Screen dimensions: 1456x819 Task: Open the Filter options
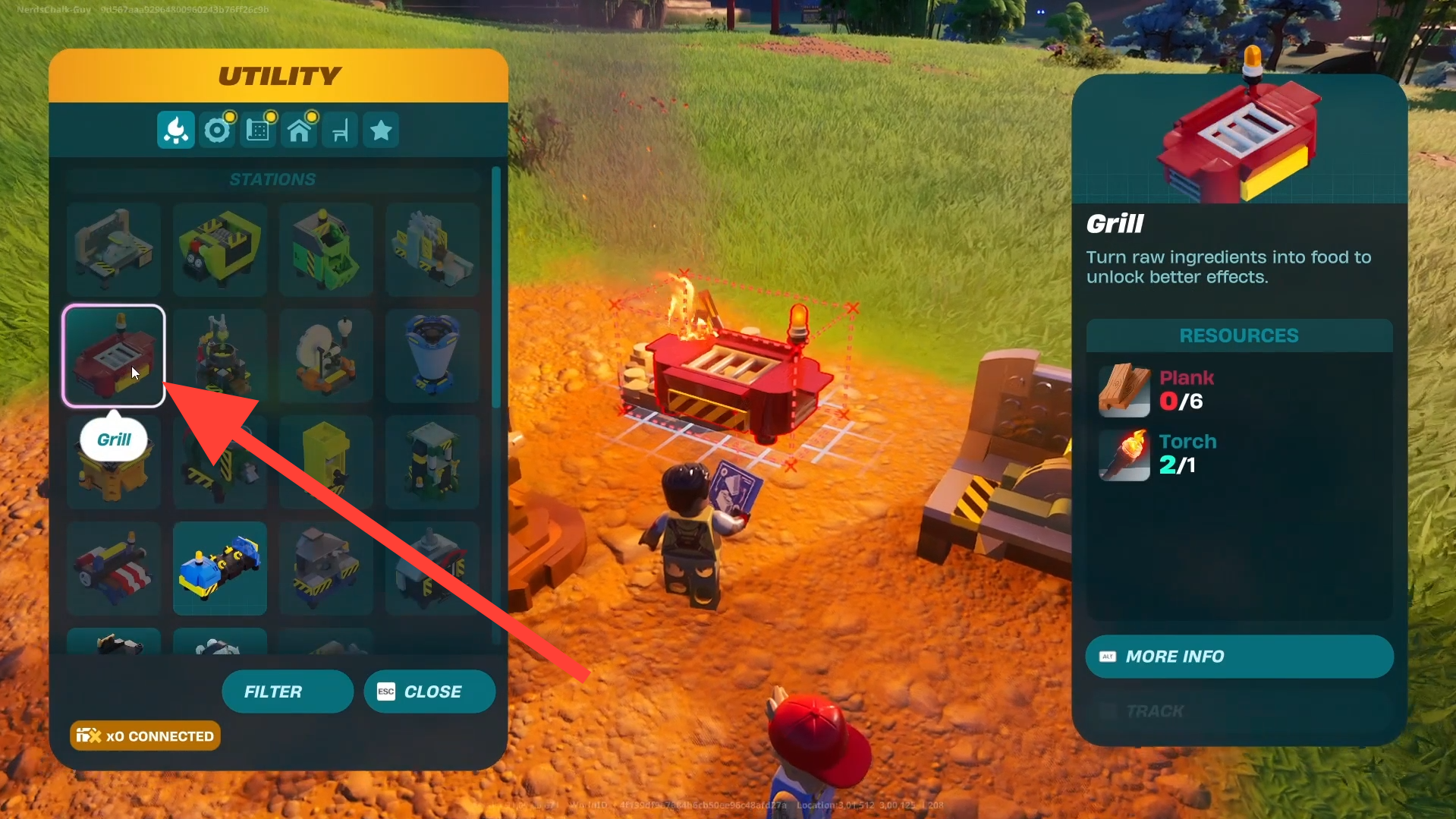pos(287,691)
